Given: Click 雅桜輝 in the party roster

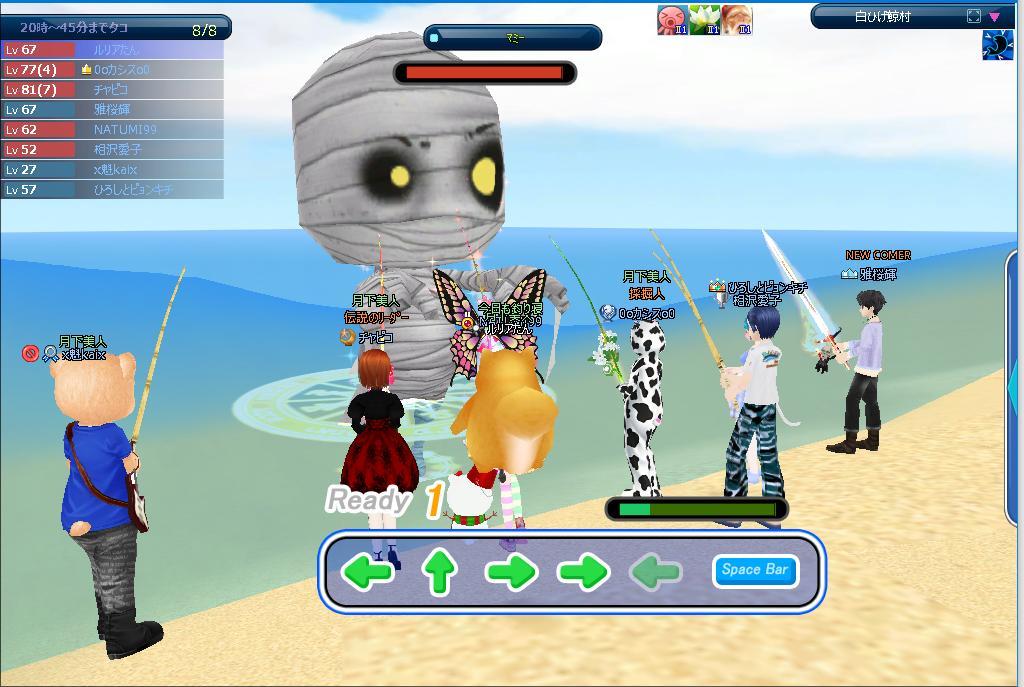Looking at the screenshot, I should (112, 109).
